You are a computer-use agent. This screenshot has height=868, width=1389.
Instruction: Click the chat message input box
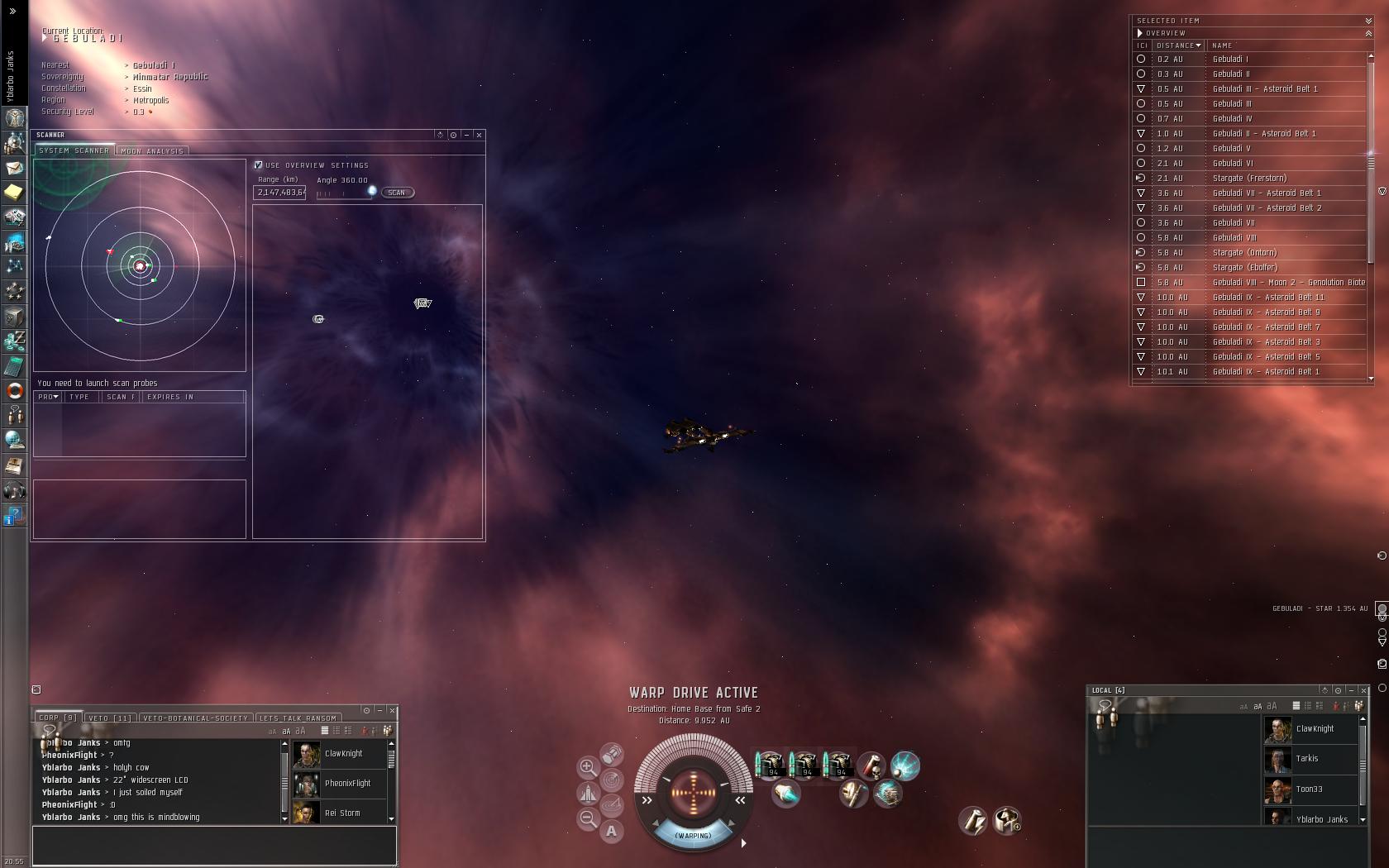214,845
